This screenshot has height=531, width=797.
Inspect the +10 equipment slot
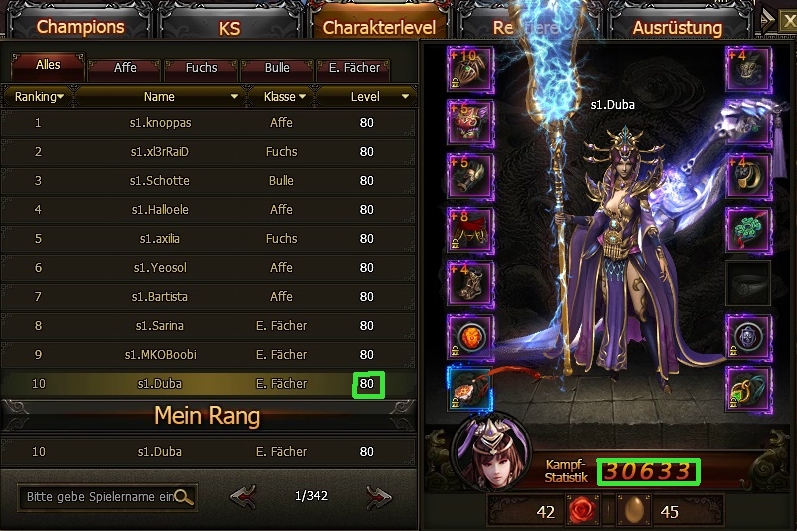click(471, 70)
